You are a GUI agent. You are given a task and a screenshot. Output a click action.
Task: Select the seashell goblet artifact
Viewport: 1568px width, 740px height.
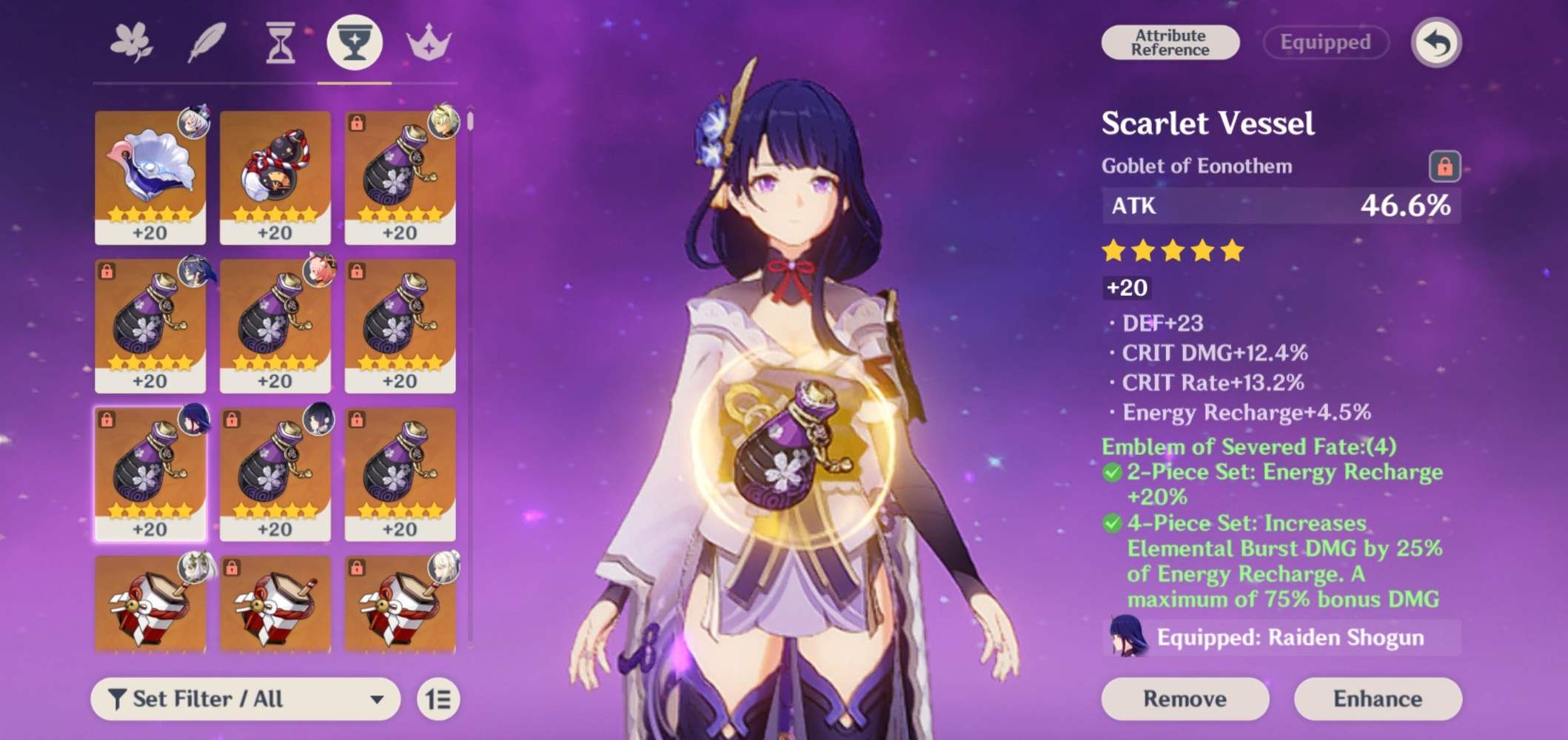coord(150,177)
